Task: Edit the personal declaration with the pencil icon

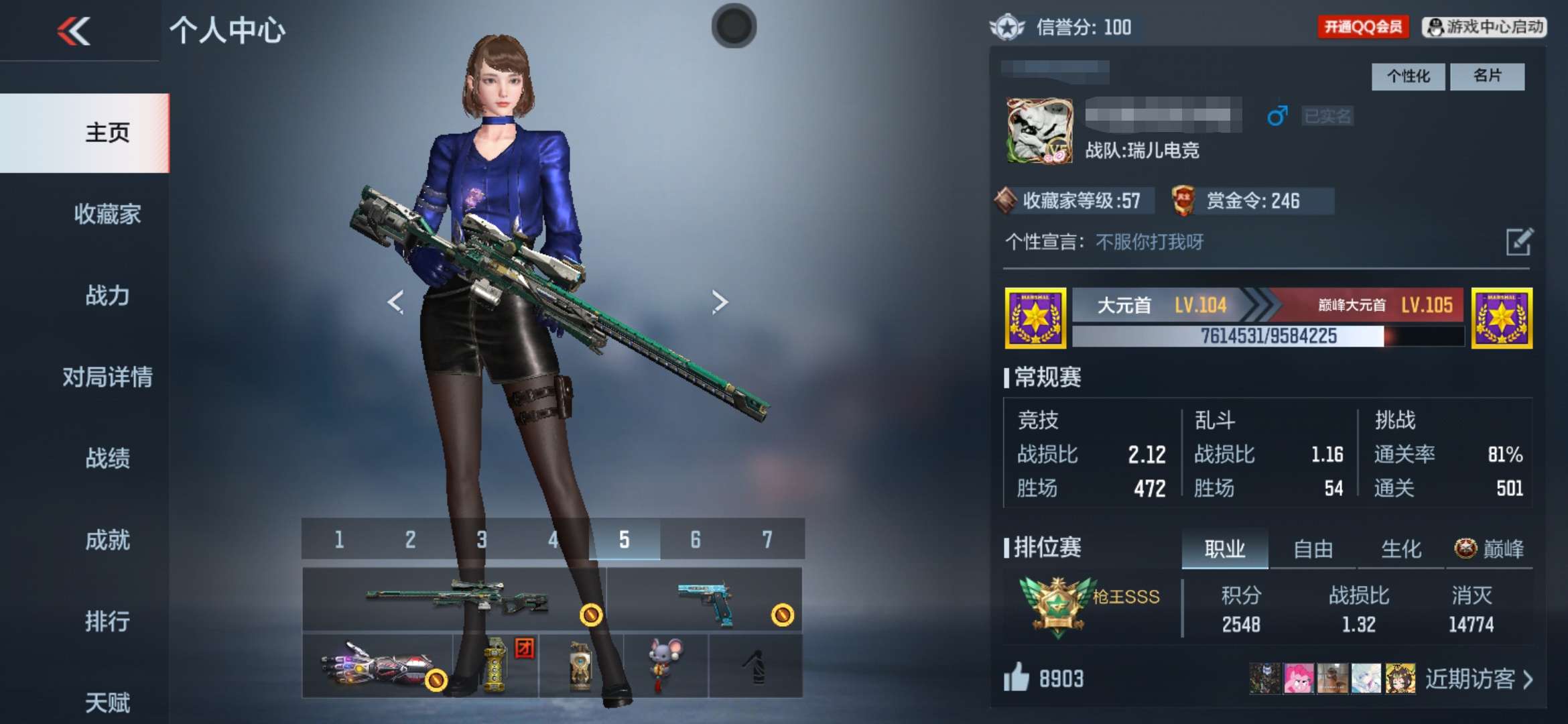Action: (1518, 242)
